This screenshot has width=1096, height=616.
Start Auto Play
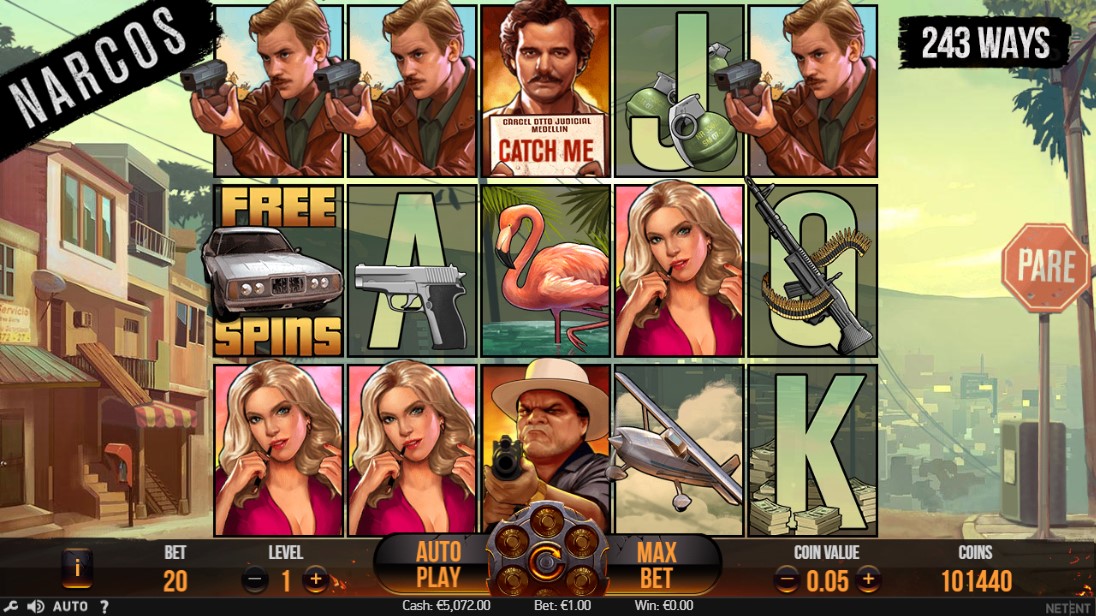coord(438,565)
